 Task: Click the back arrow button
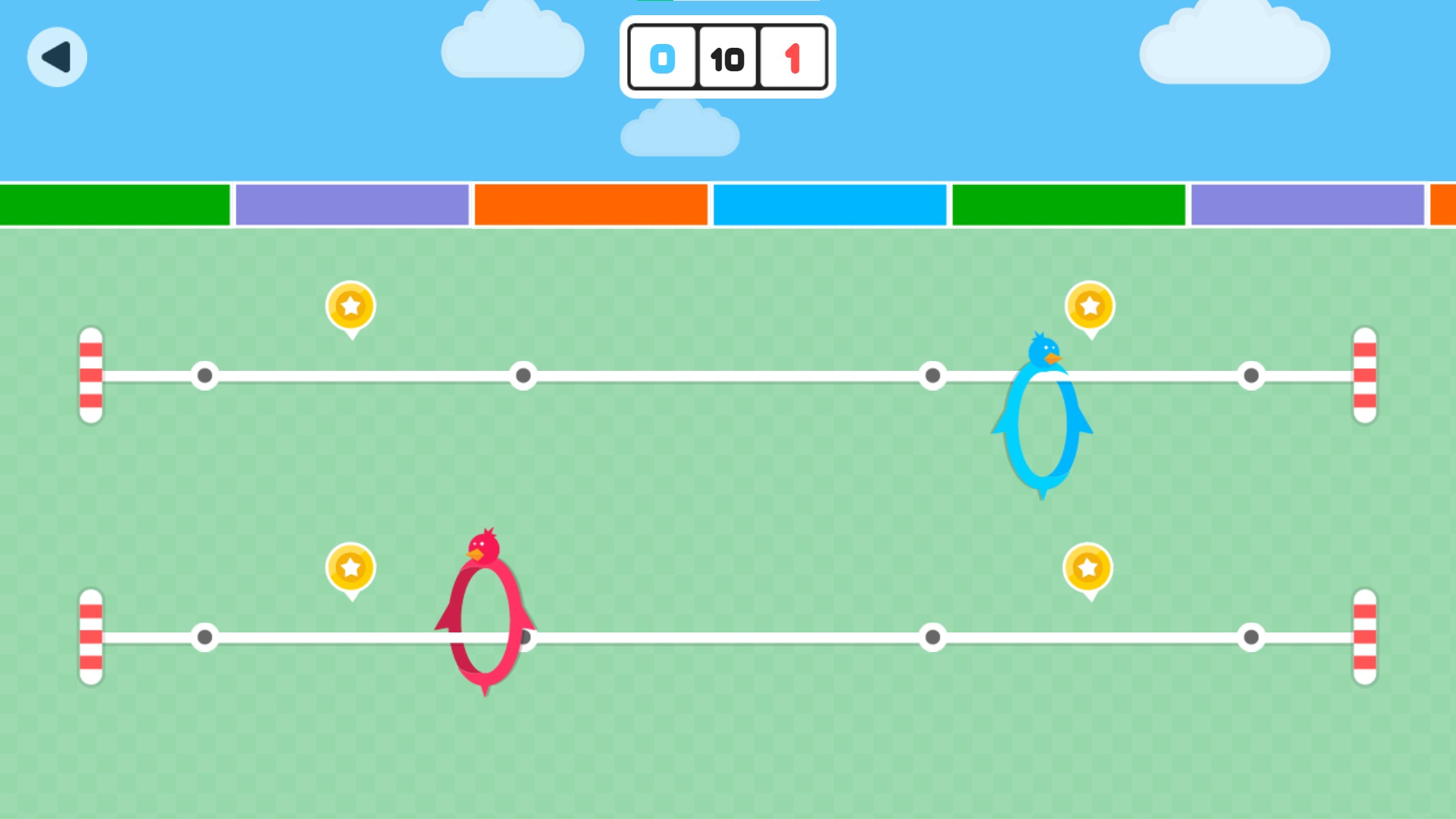coord(57,57)
